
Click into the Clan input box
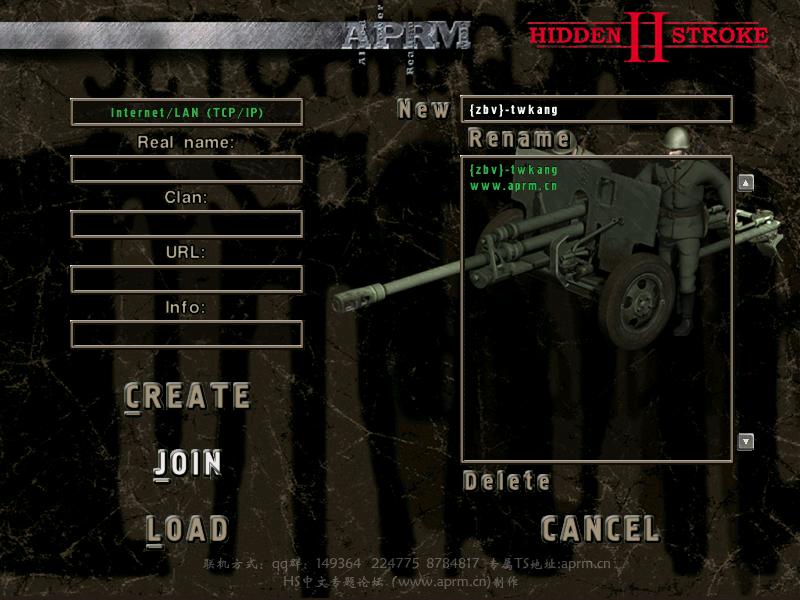(x=187, y=224)
